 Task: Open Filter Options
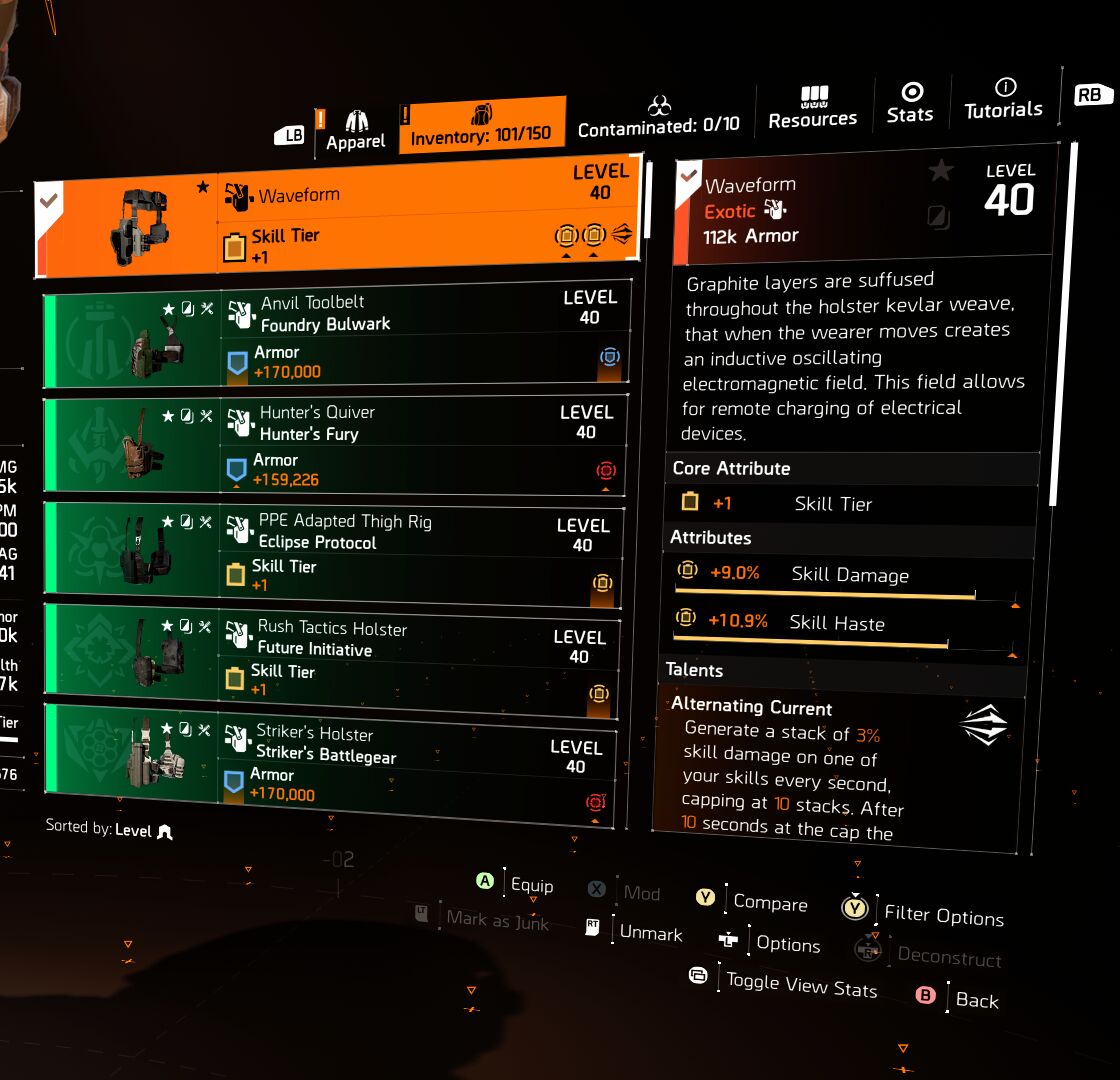[x=942, y=916]
